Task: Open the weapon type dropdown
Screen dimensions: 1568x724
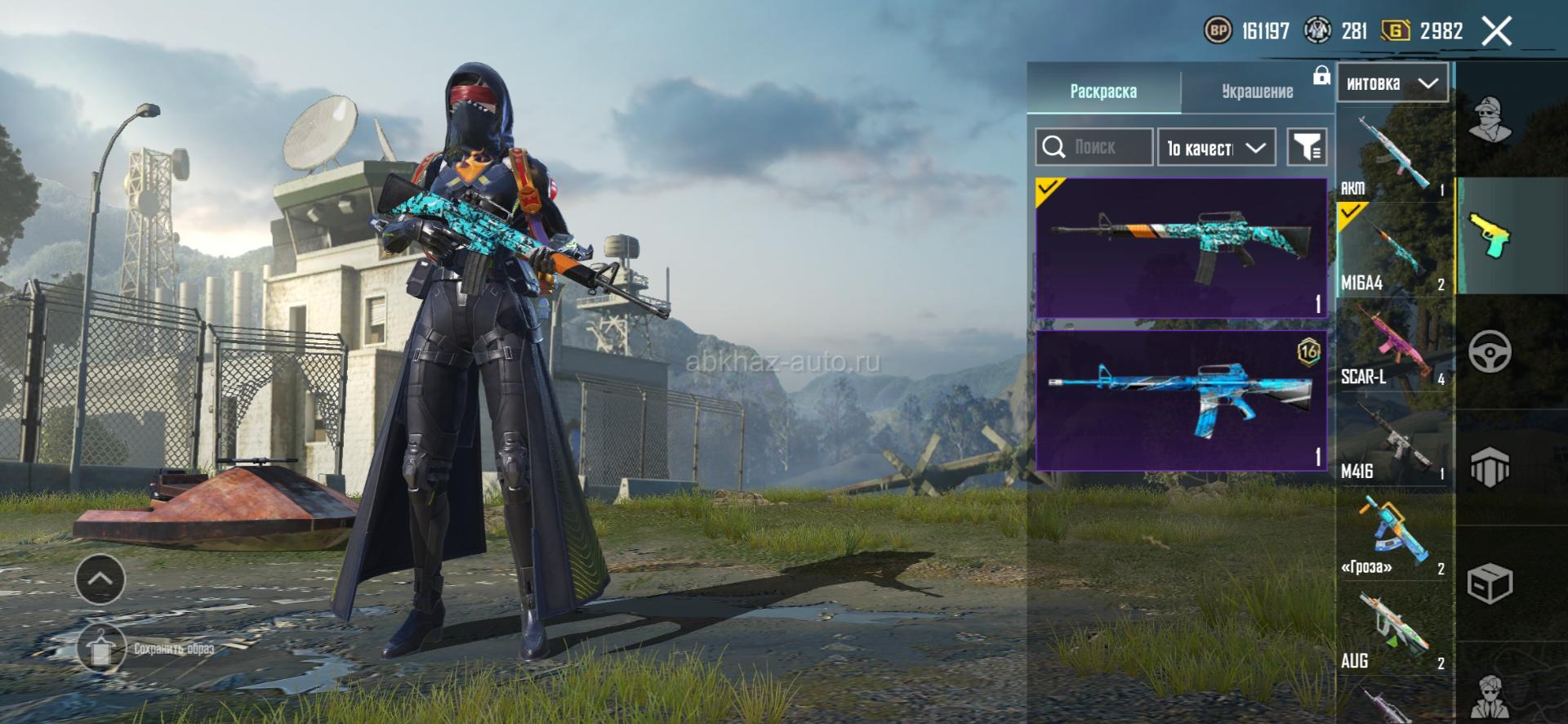Action: (1392, 83)
